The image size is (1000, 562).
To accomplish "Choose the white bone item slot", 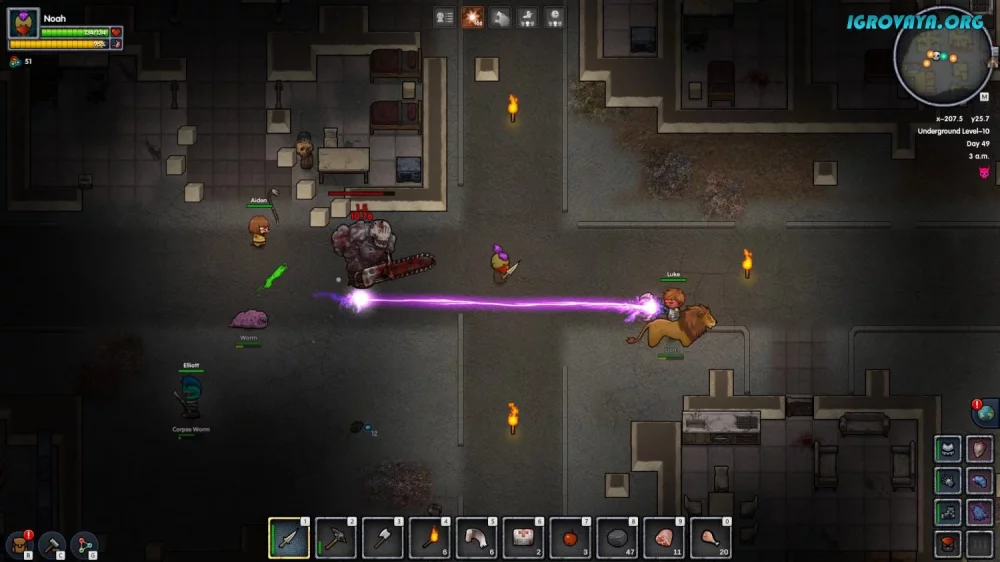I will pos(477,539).
